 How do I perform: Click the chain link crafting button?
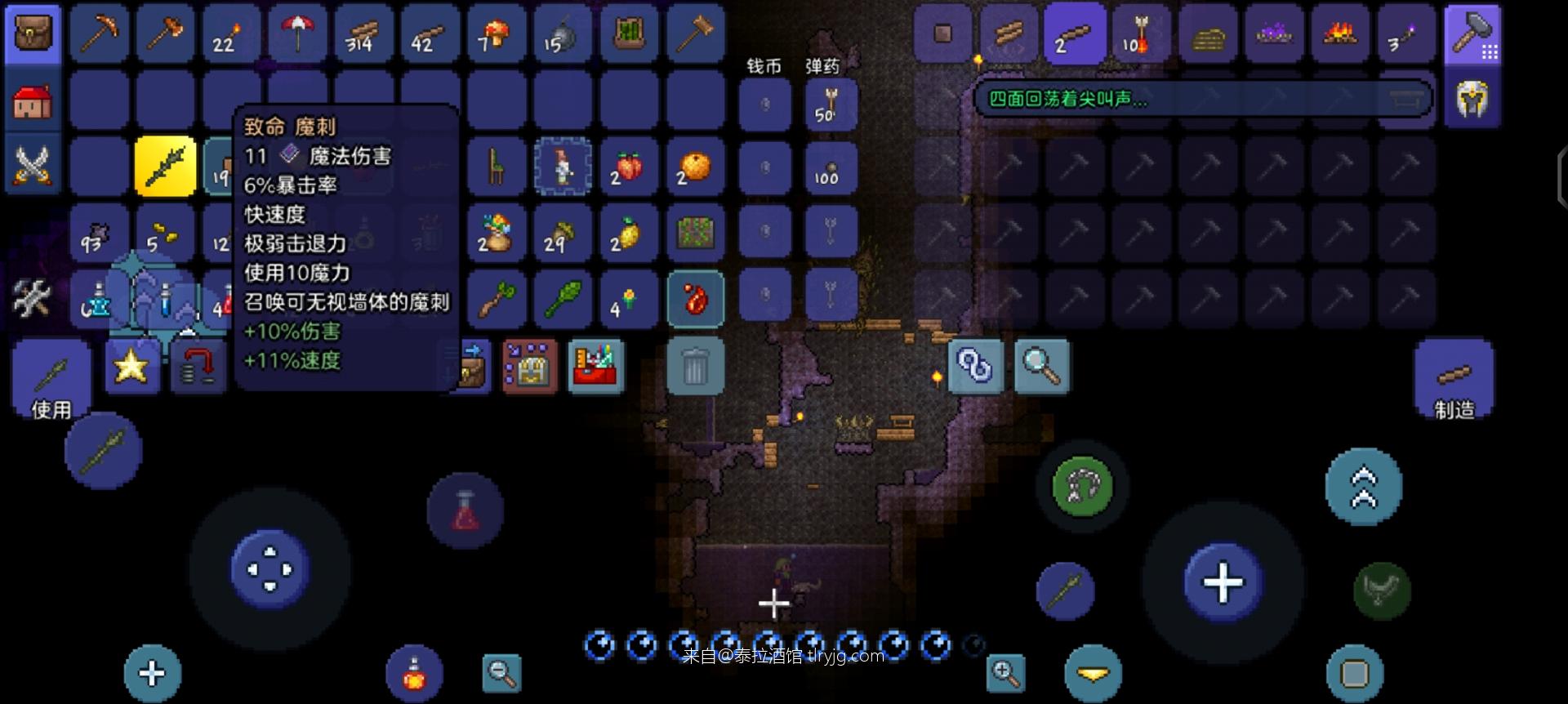click(975, 367)
